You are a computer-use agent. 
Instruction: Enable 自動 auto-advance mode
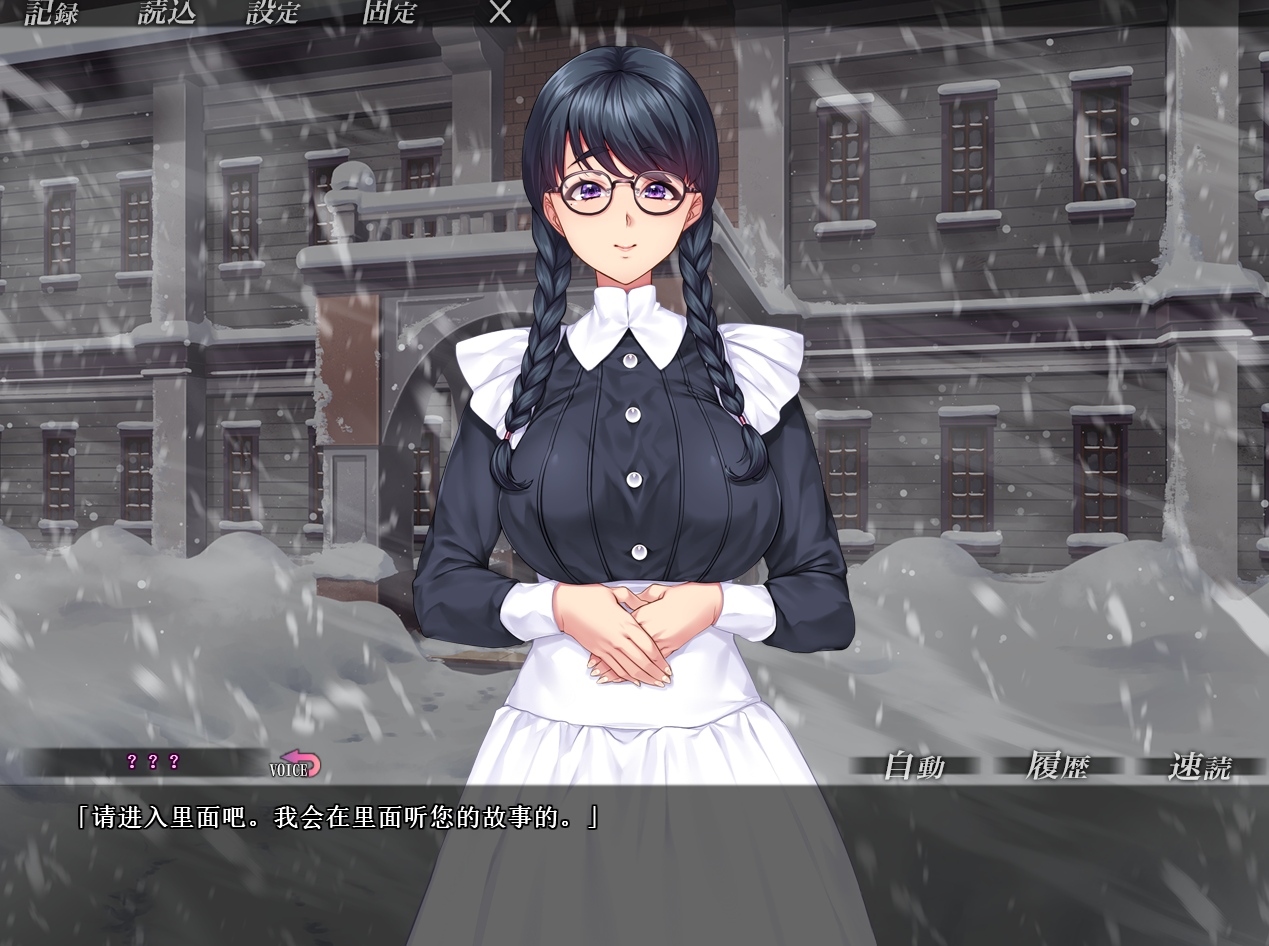click(914, 767)
